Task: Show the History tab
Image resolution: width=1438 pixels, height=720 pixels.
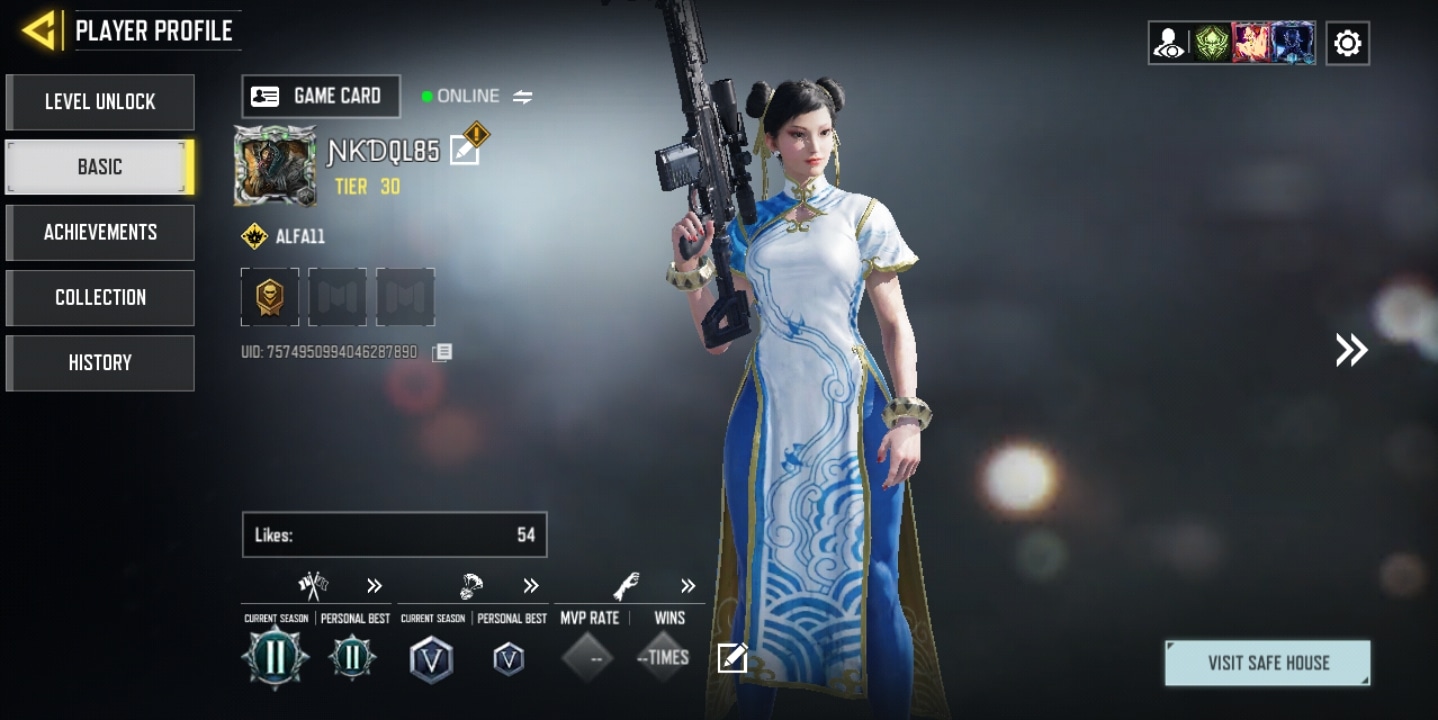Action: point(100,362)
